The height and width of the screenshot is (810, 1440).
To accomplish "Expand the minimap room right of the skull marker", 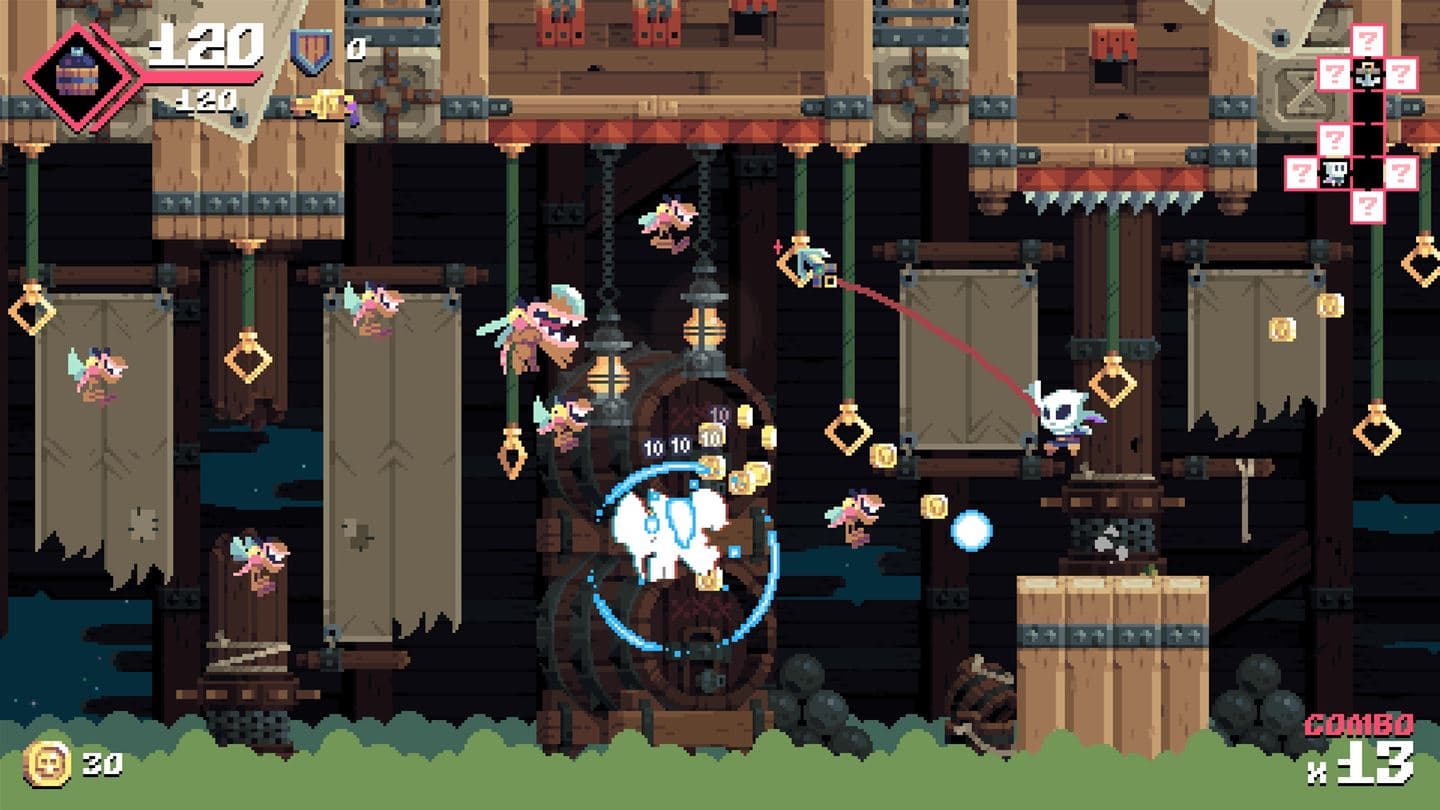I will coord(1401,171).
